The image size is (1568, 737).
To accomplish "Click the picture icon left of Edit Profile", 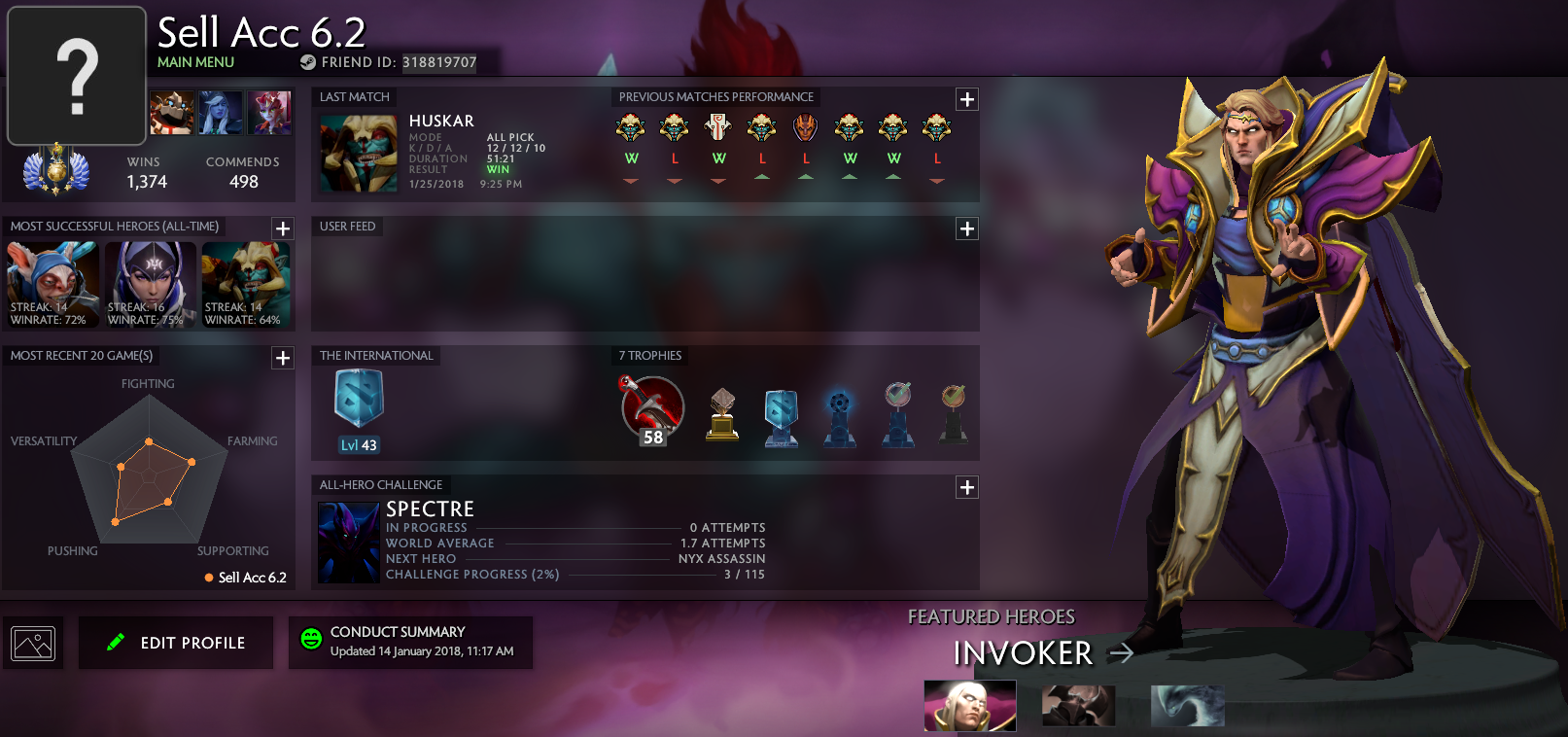I will pyautogui.click(x=34, y=643).
